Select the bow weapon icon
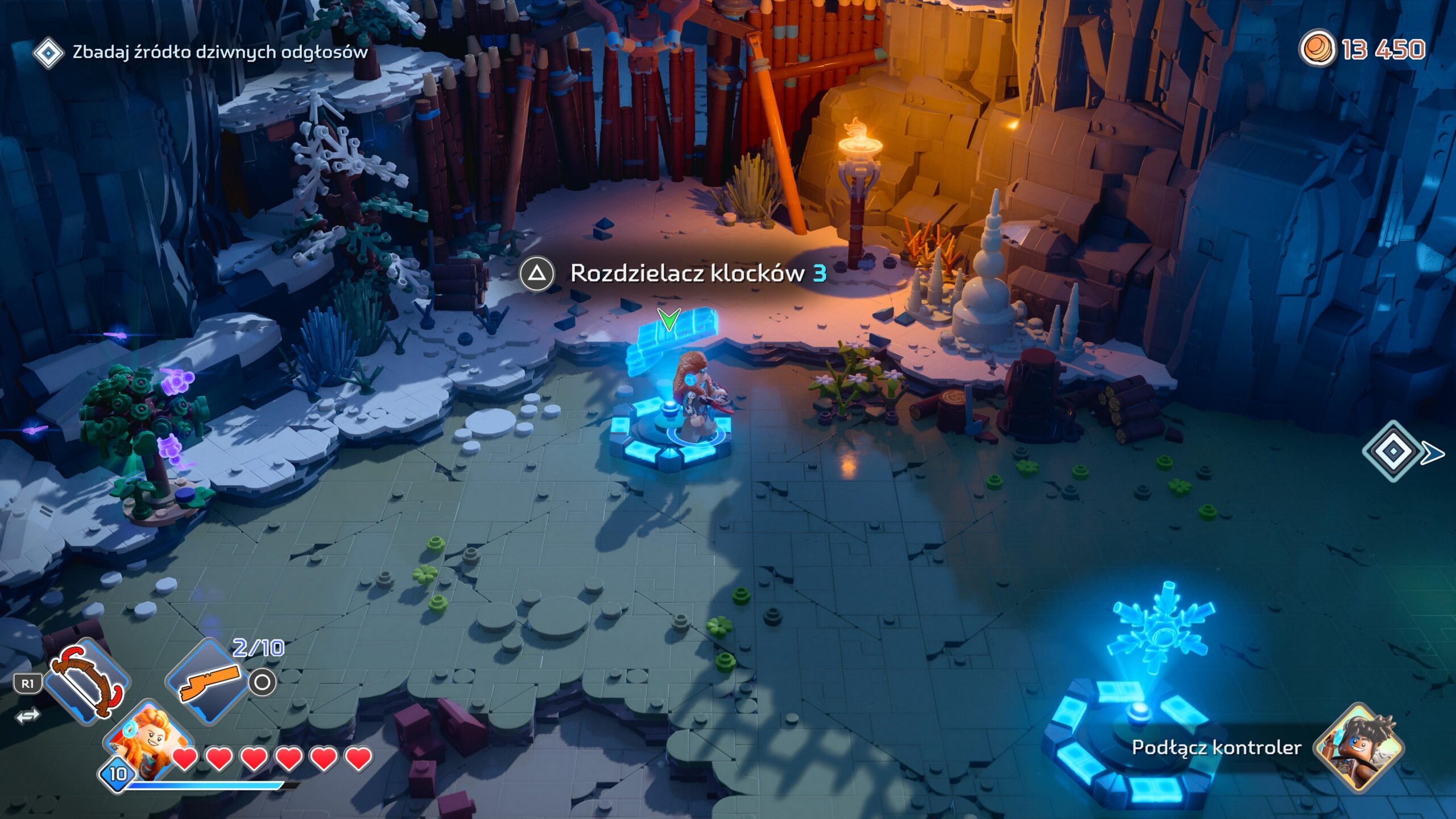This screenshot has width=1456, height=819. tap(87, 681)
